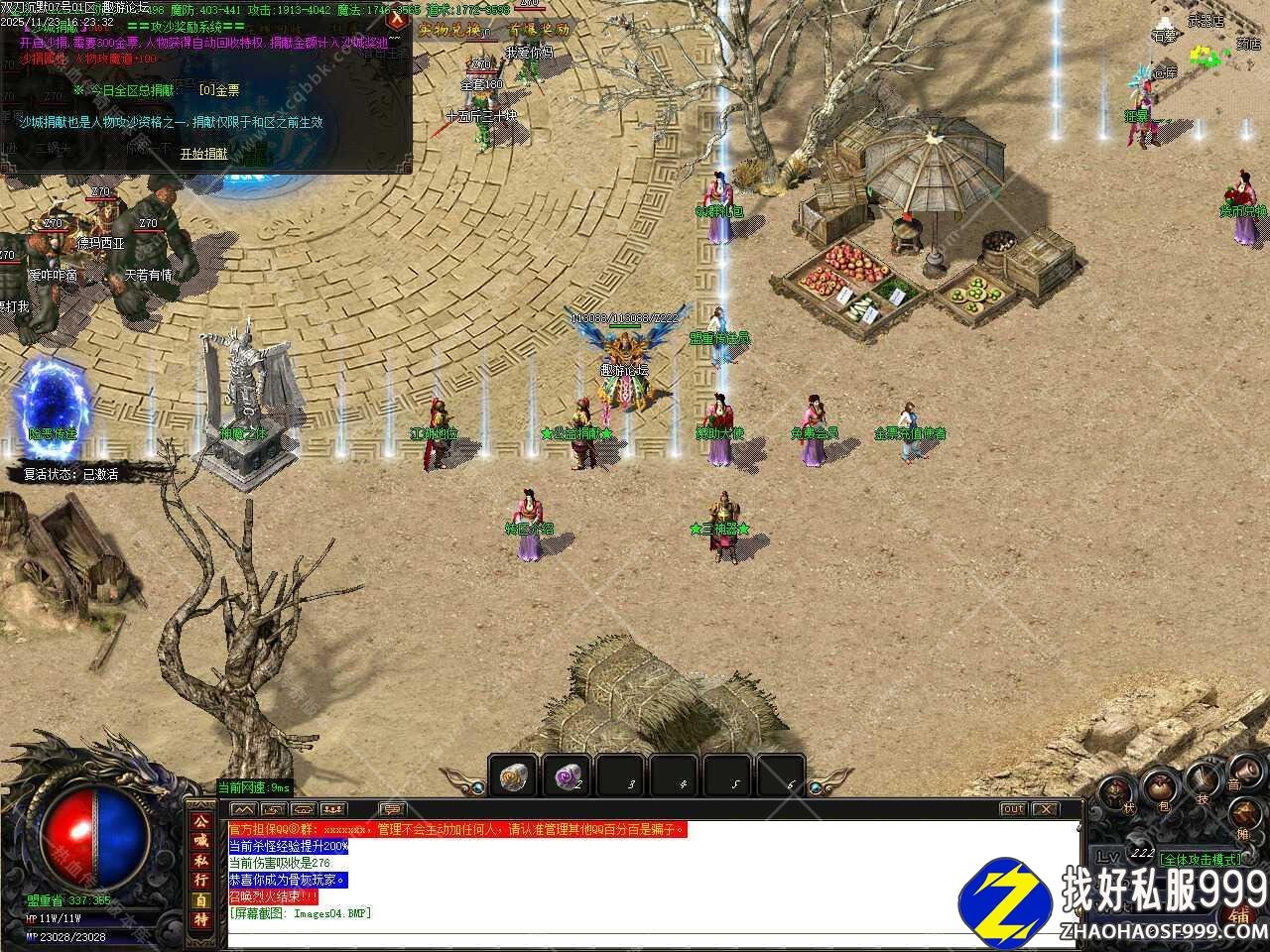1270x952 pixels.
Task: Toggle the 自 chat filter button
Action: tap(200, 899)
